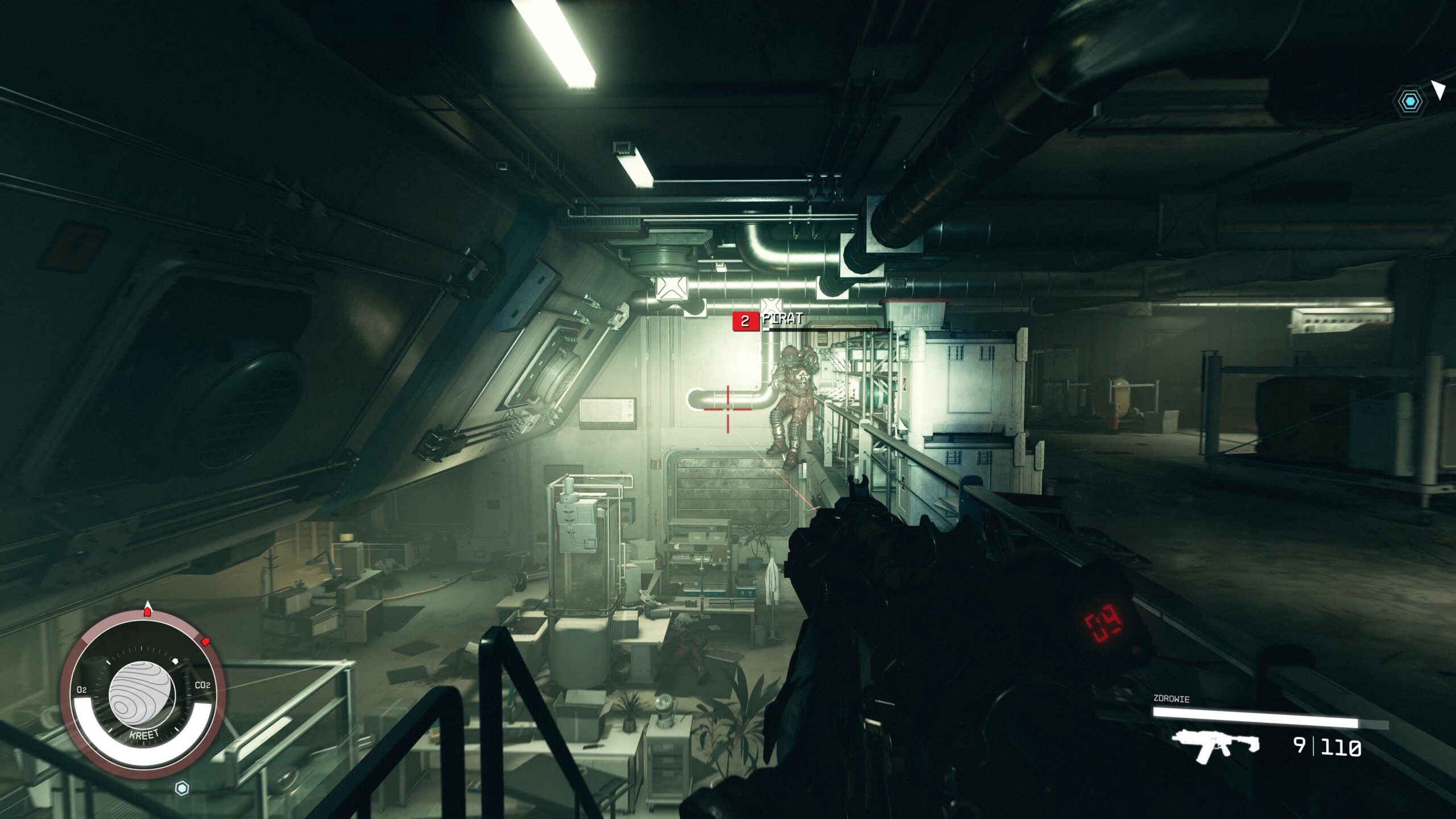The width and height of the screenshot is (1456, 819).
Task: Click the Kreet planet watch compass
Action: click(142, 696)
